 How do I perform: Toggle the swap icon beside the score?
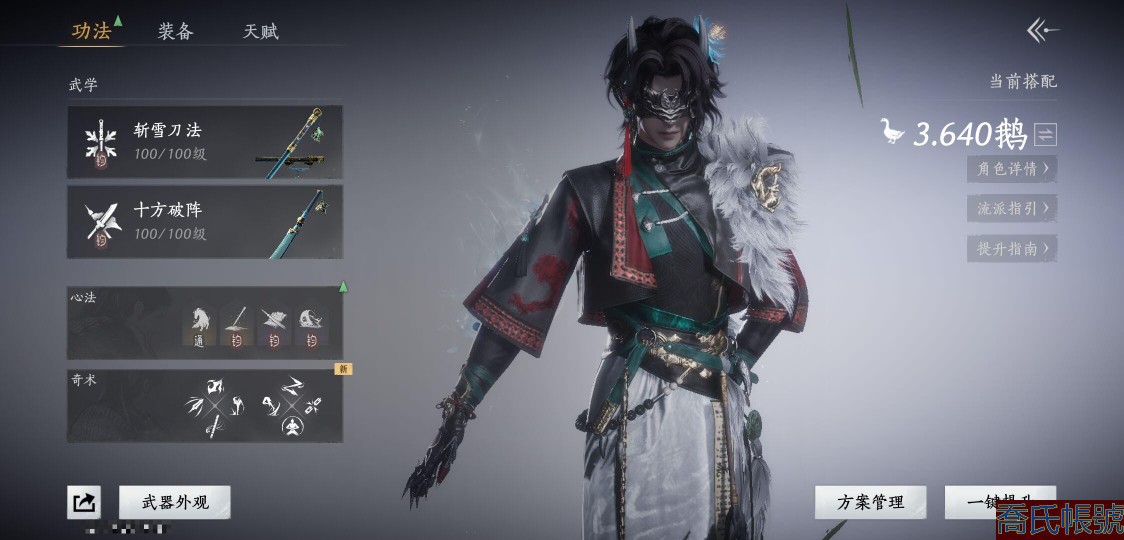pyautogui.click(x=1046, y=134)
